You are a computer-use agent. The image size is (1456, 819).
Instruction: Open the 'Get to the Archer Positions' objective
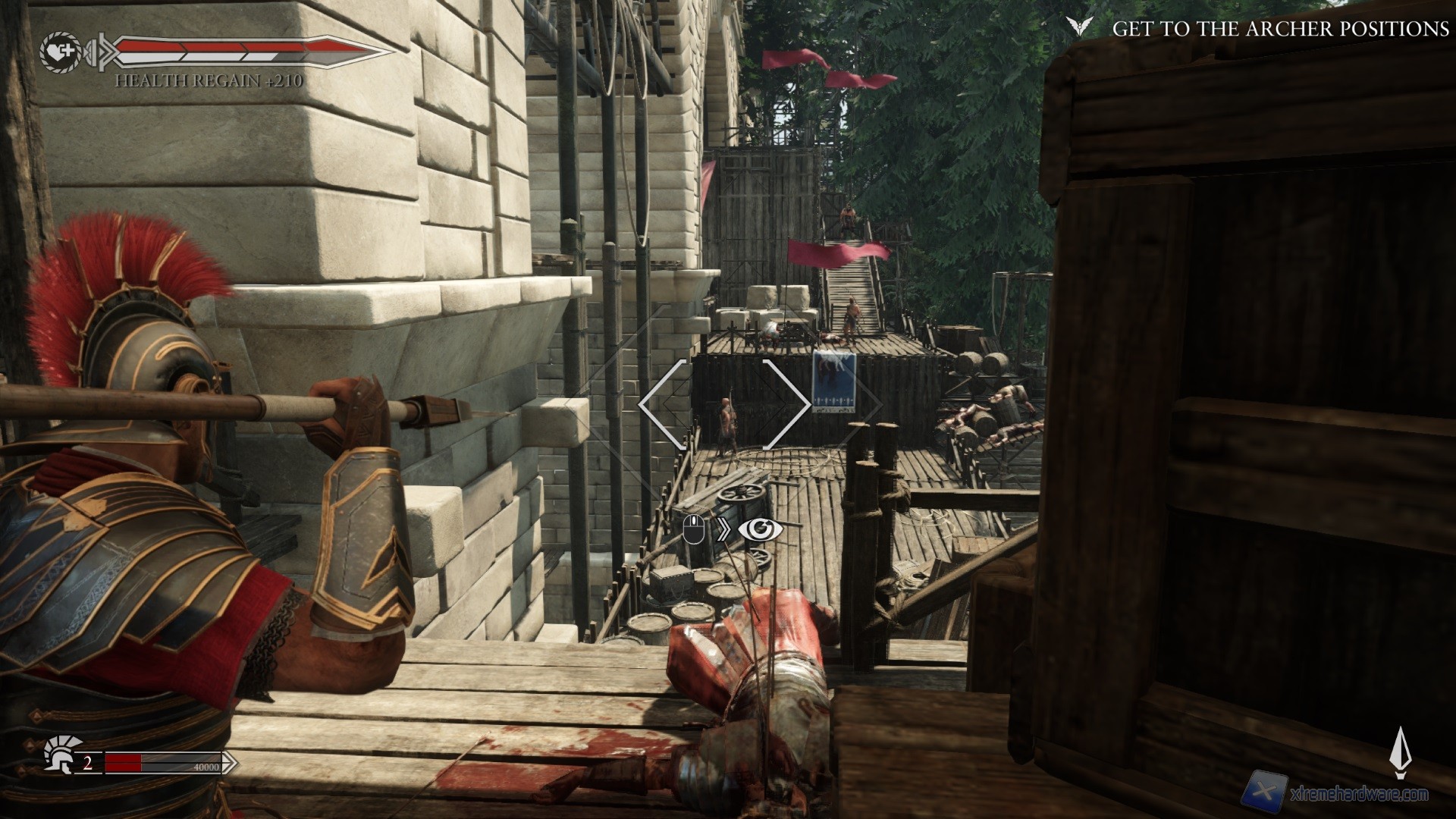click(1280, 29)
